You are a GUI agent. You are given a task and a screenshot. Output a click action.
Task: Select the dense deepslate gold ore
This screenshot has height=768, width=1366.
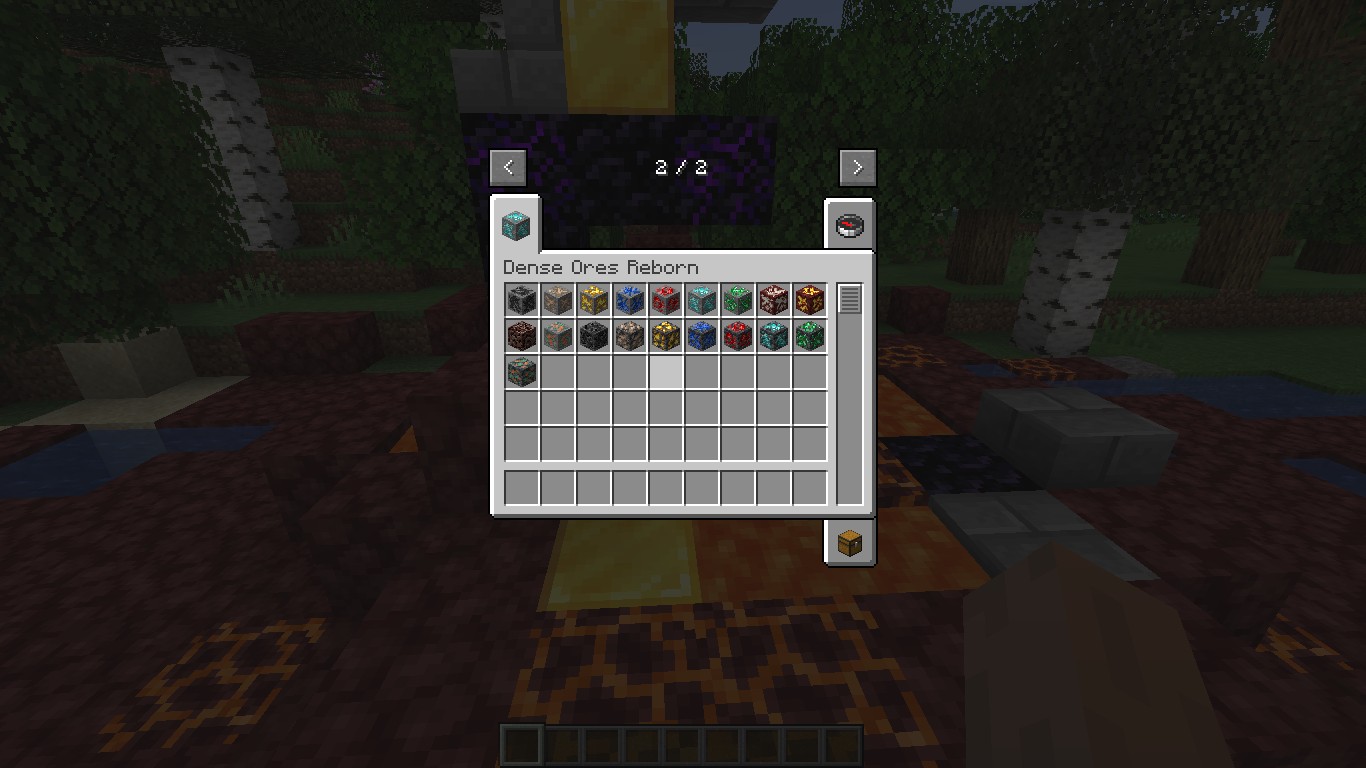tap(666, 336)
